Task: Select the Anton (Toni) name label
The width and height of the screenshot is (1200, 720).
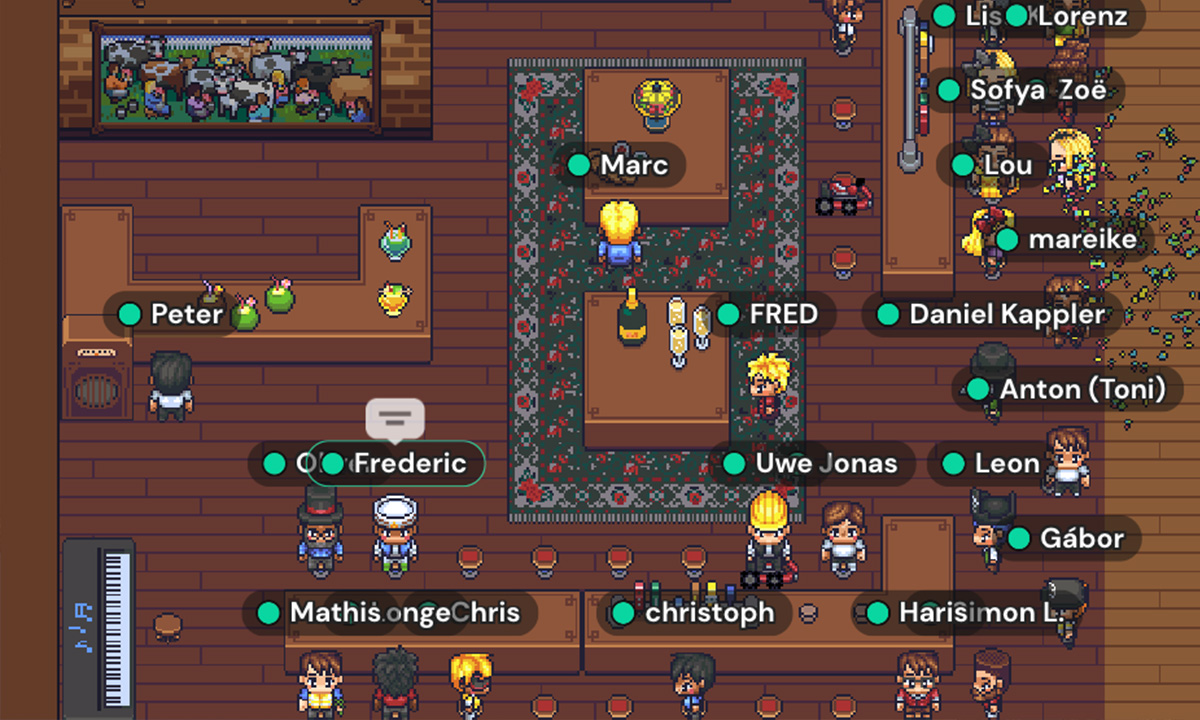Action: tap(1068, 390)
